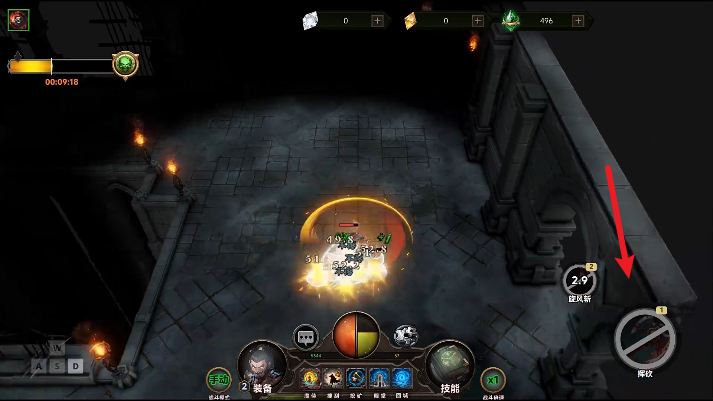Click the green skull boss medallion
713x401 pixels.
coord(125,65)
